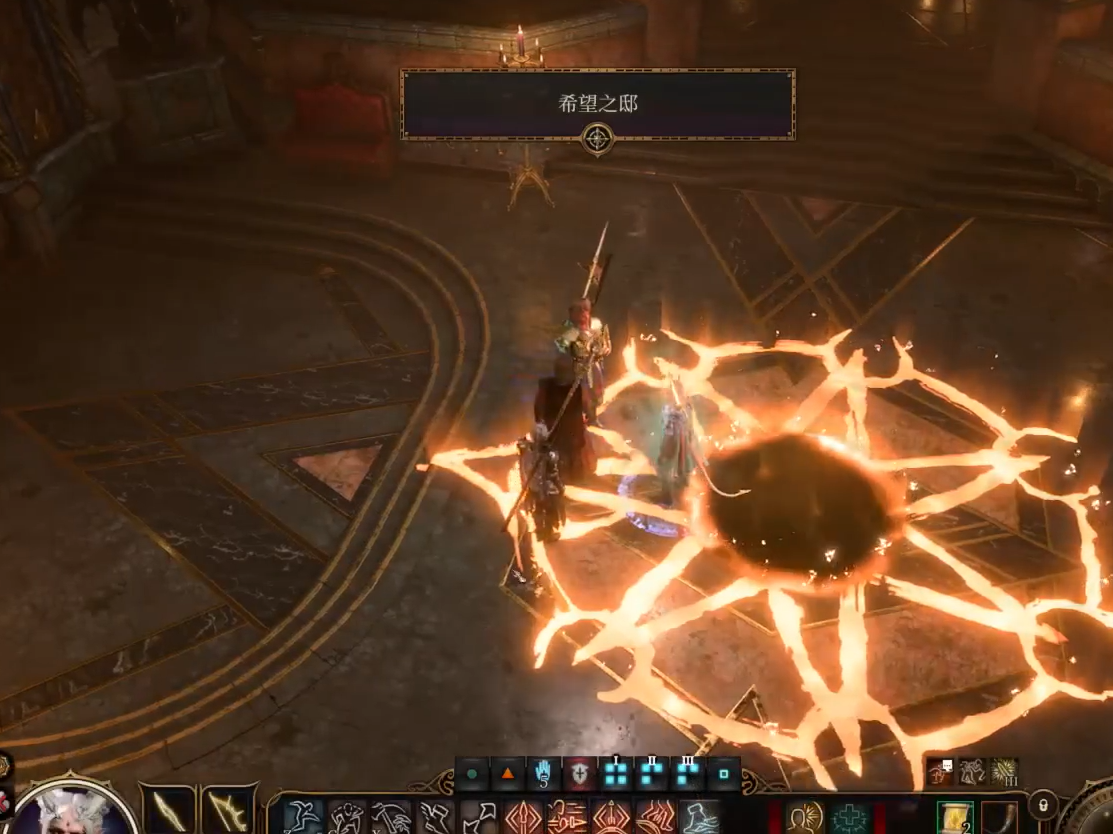Activate the Jump action

point(302,817)
